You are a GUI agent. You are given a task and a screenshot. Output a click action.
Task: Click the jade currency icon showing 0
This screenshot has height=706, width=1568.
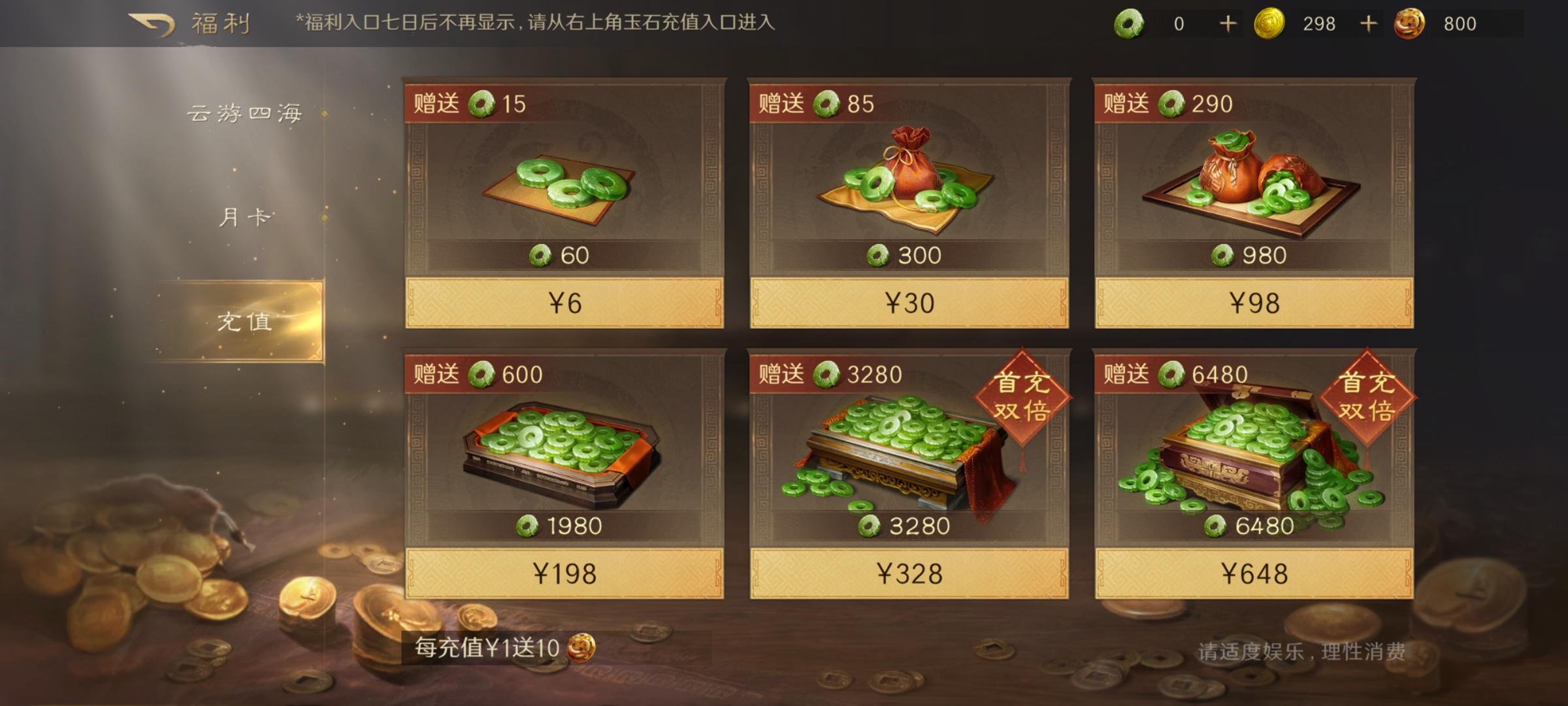(x=1130, y=23)
